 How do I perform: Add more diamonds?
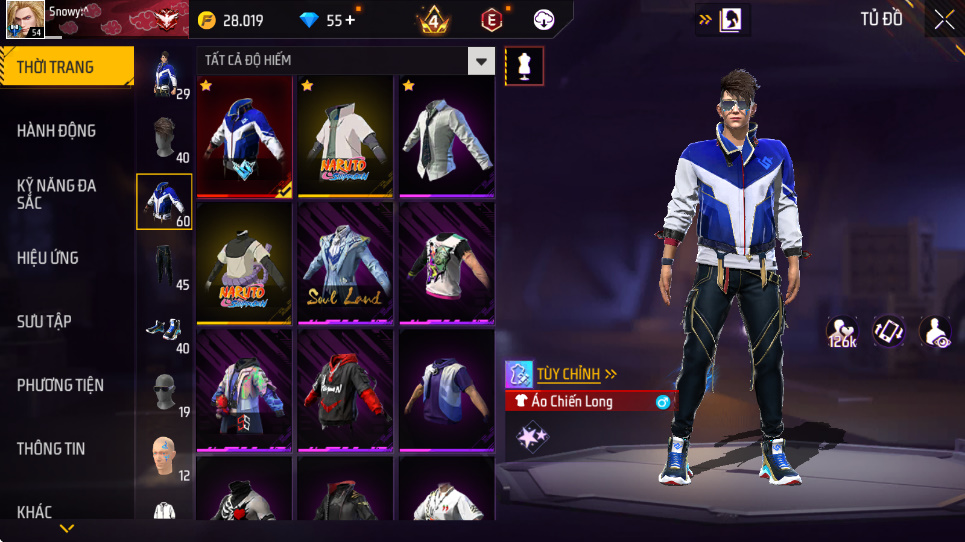350,20
